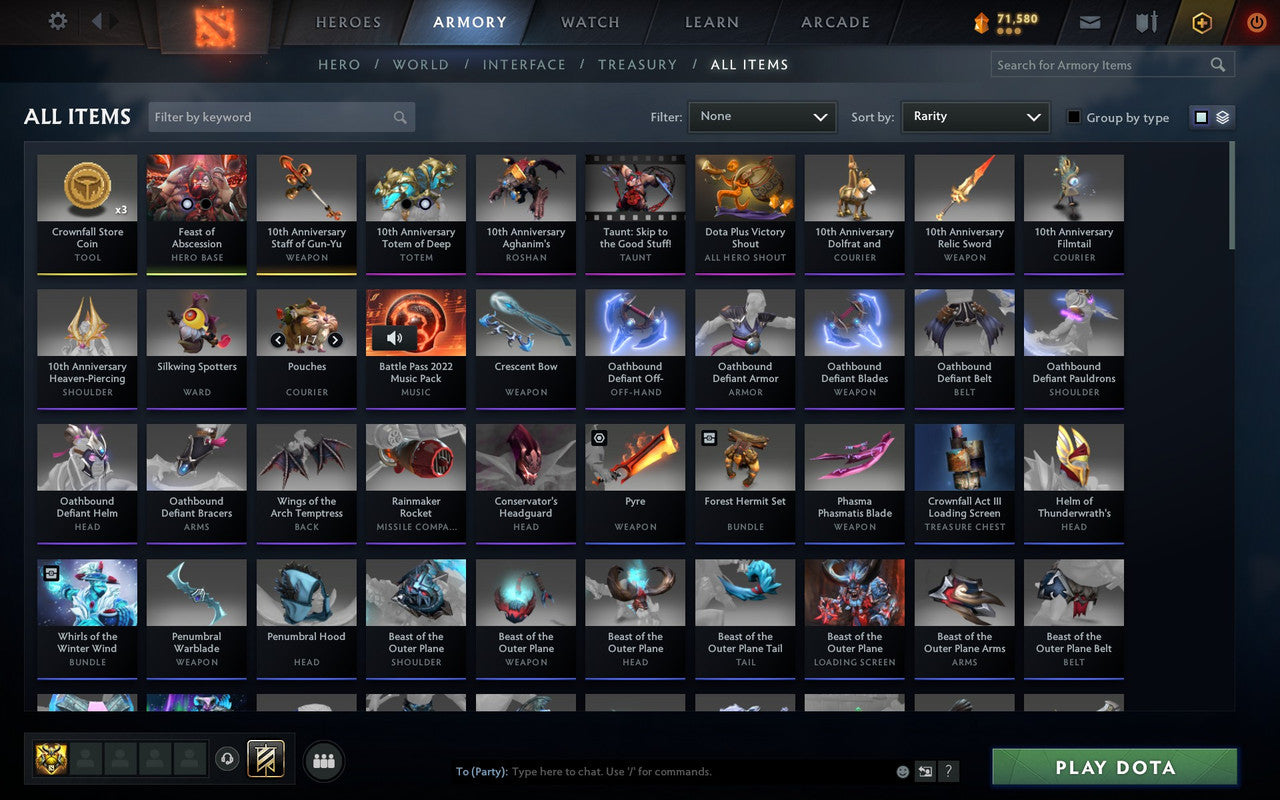Click the PLAY DOTA button
The image size is (1280, 800).
click(x=1113, y=767)
